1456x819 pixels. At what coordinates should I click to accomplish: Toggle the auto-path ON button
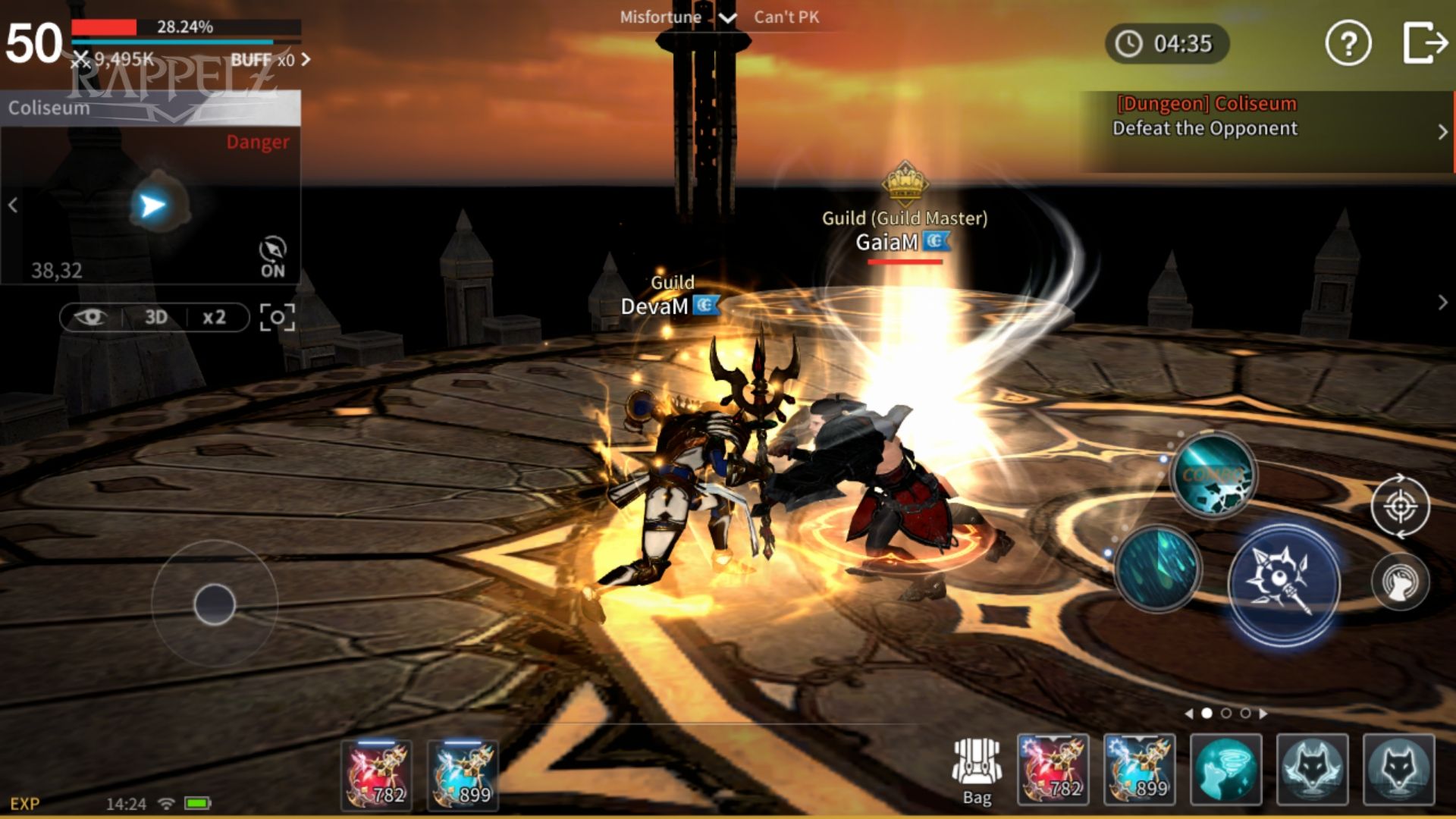[272, 257]
